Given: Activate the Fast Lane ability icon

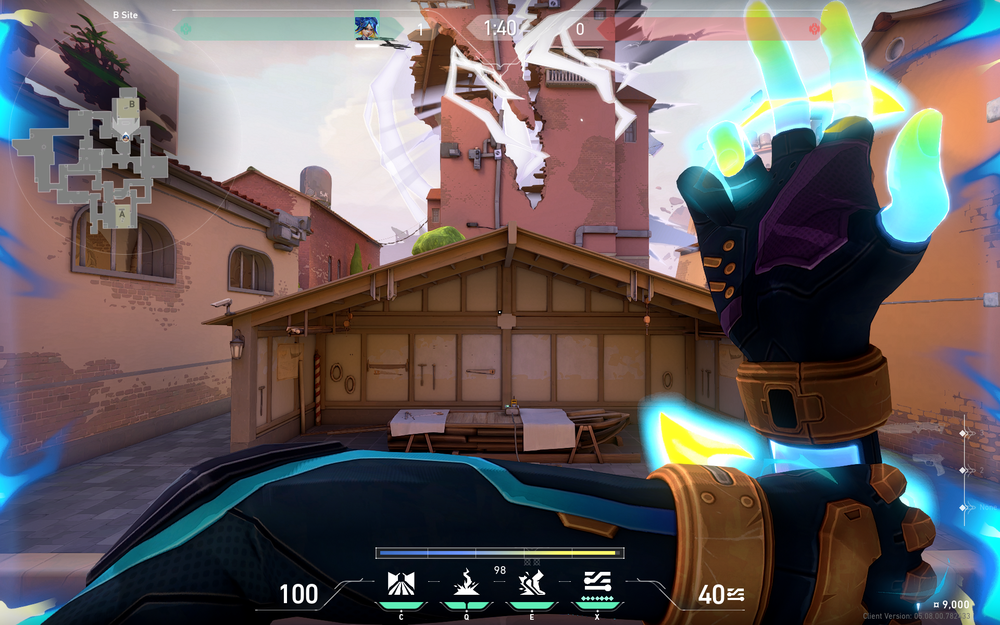Looking at the screenshot, I should [x=400, y=583].
